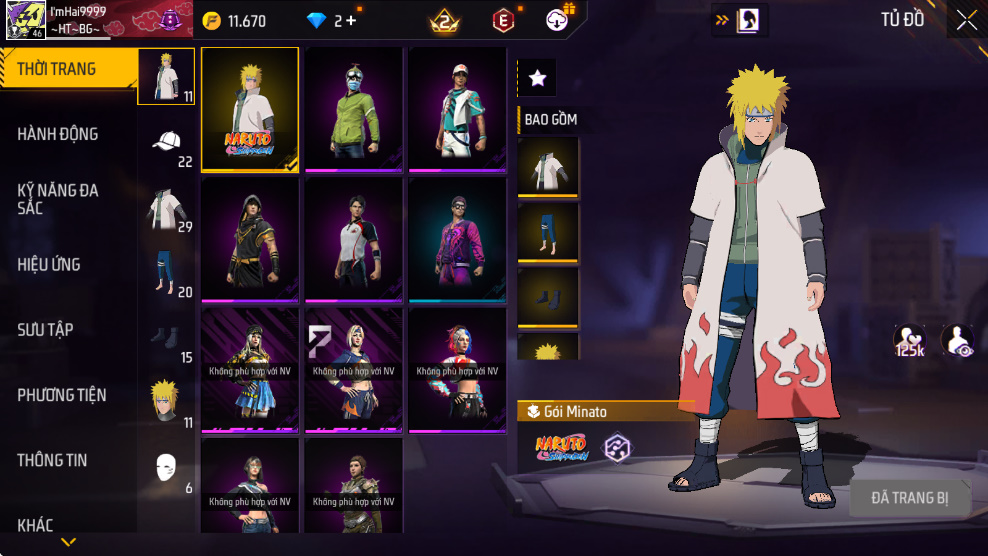Click the star favorites button
This screenshot has height=556, width=988.
click(537, 77)
